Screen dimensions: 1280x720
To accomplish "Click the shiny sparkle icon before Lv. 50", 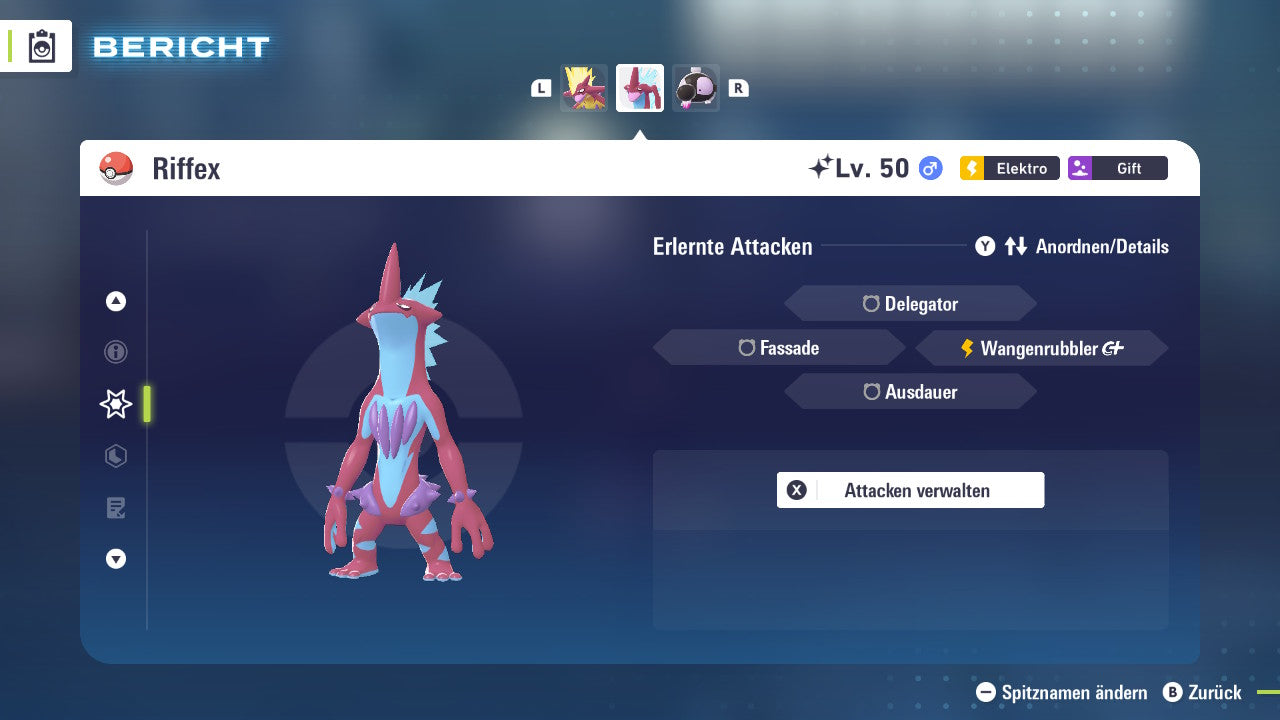I will [822, 165].
